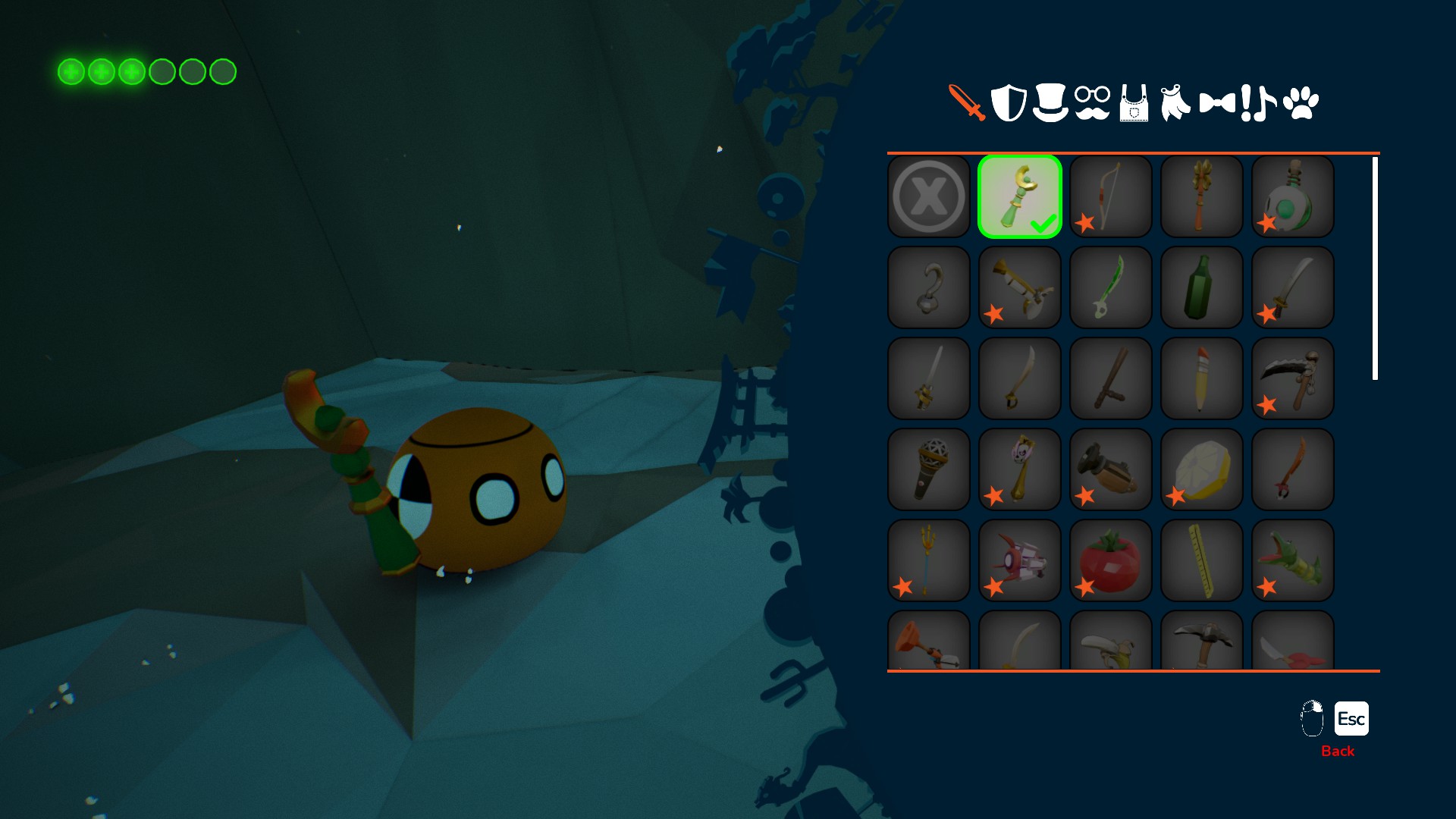The image size is (1456, 819).
Task: Equip the wooden bow
Action: click(x=1111, y=196)
